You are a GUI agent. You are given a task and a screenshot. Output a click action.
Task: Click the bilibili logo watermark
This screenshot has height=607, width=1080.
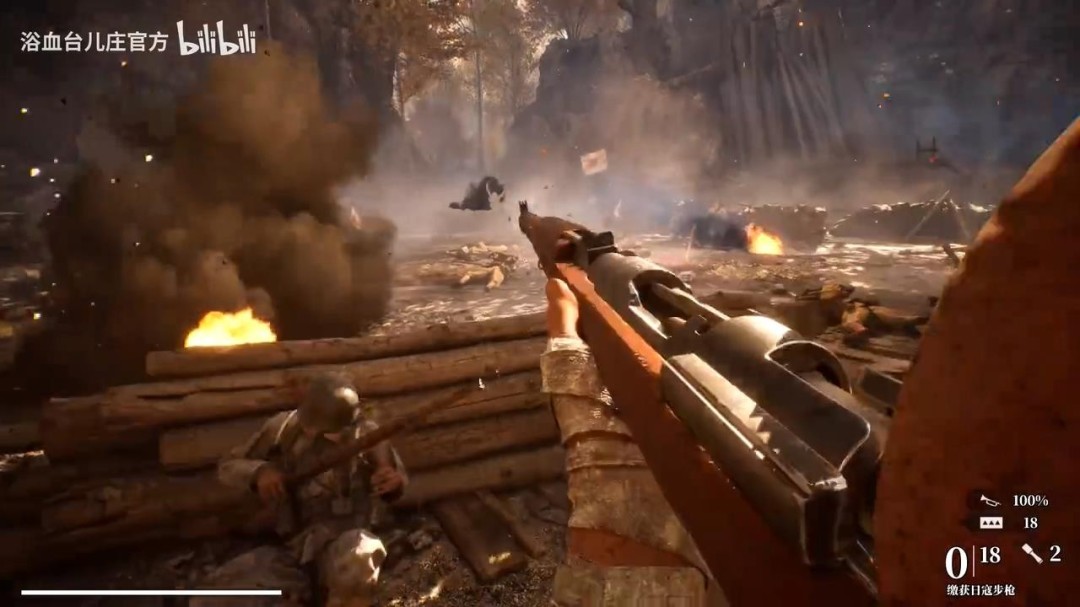[216, 39]
